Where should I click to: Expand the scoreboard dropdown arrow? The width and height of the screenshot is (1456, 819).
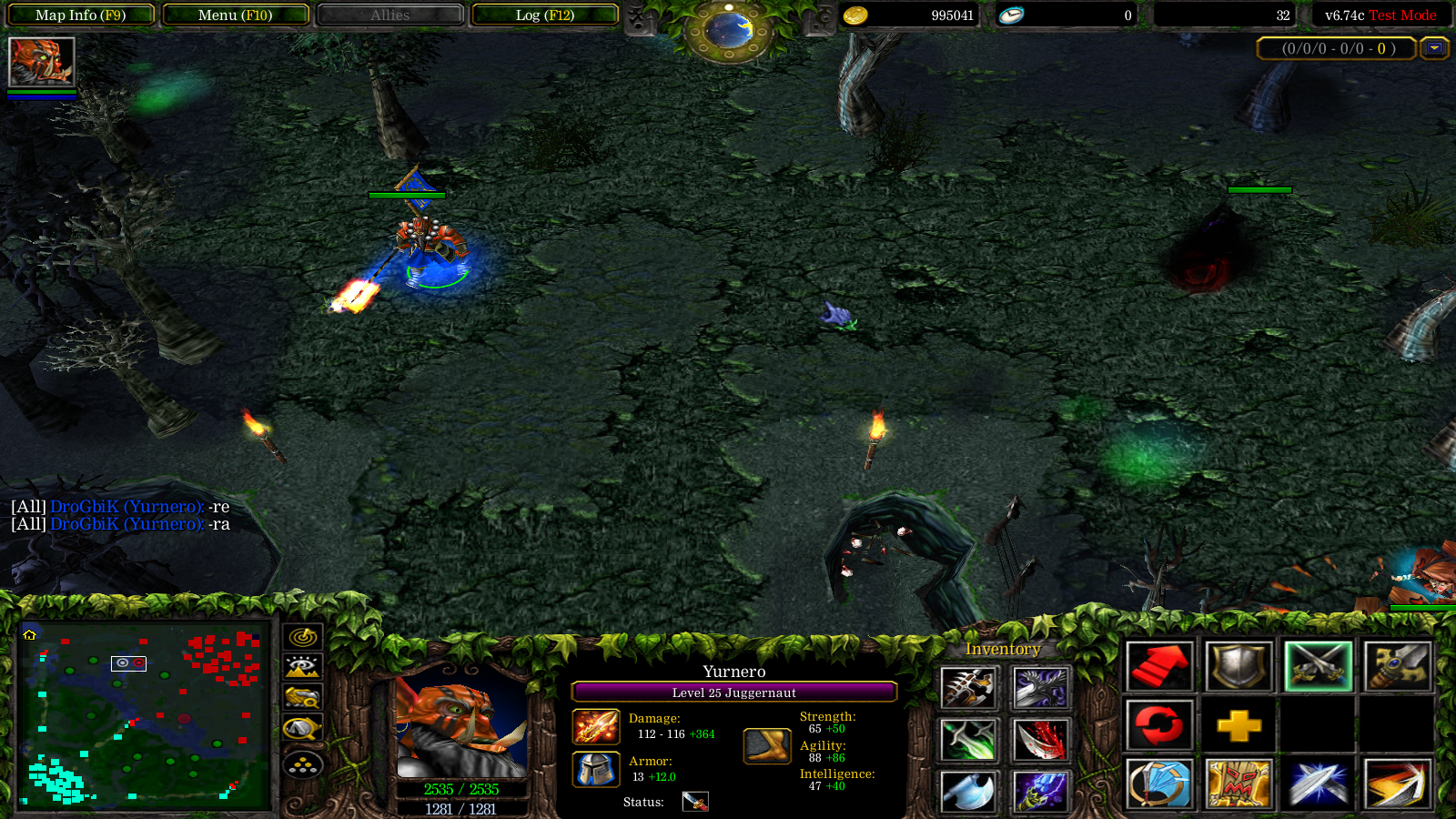click(x=1434, y=48)
